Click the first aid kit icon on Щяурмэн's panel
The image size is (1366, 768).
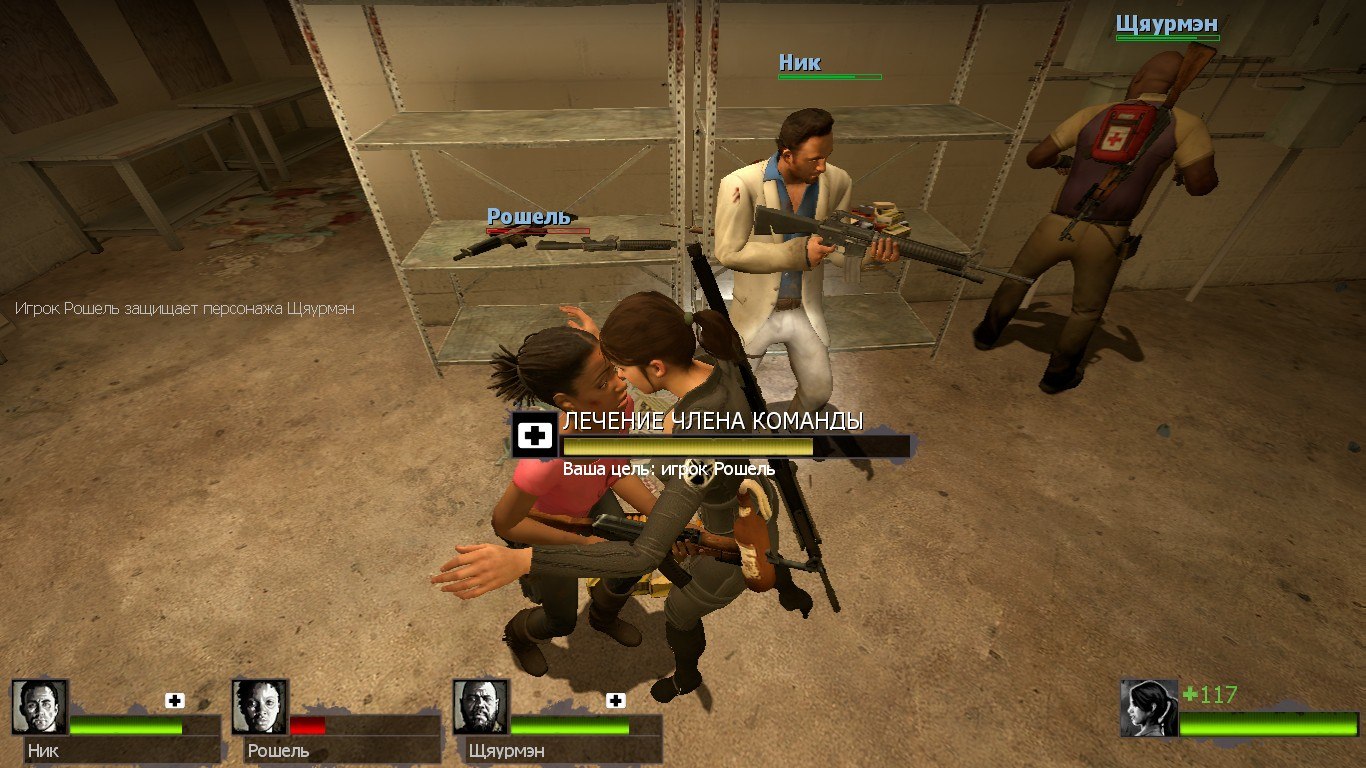coord(616,701)
